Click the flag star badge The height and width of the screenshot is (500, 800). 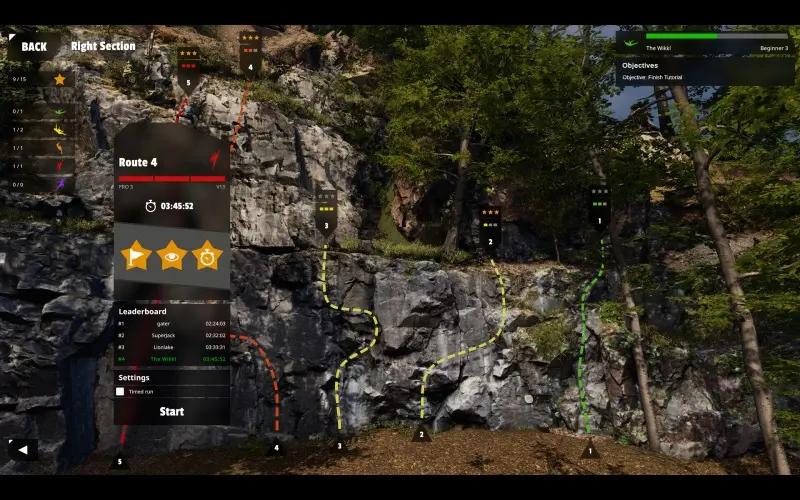coord(136,255)
